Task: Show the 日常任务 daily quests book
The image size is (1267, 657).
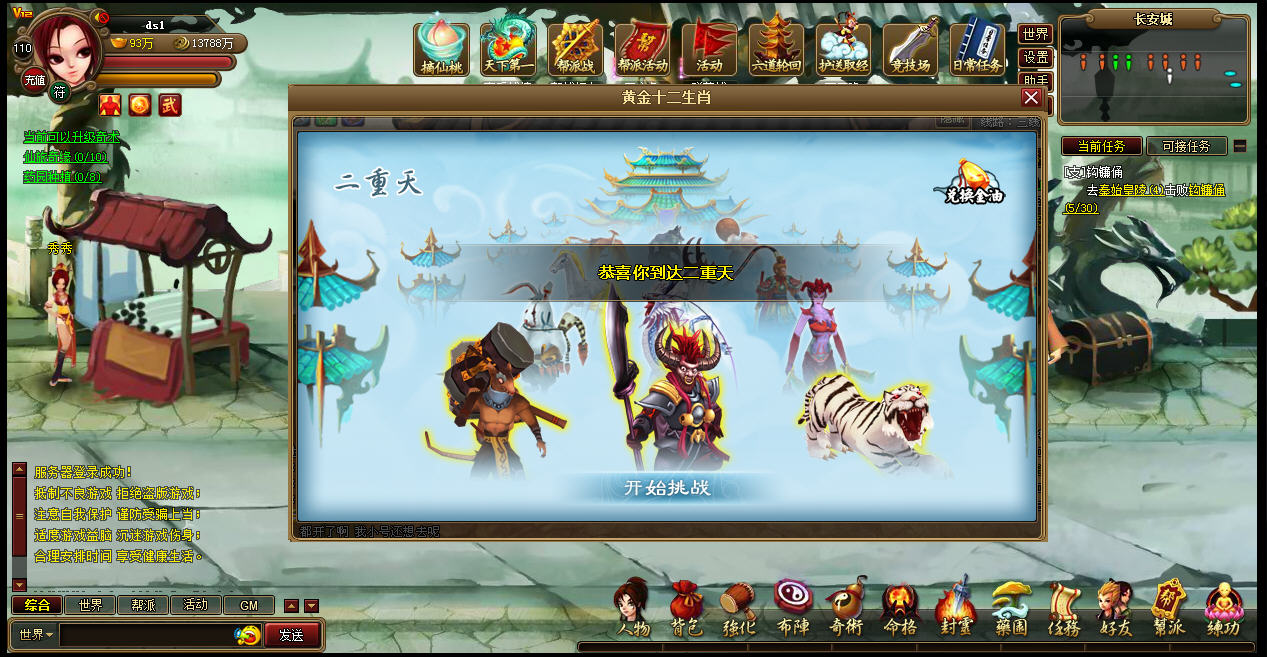Action: tap(977, 49)
